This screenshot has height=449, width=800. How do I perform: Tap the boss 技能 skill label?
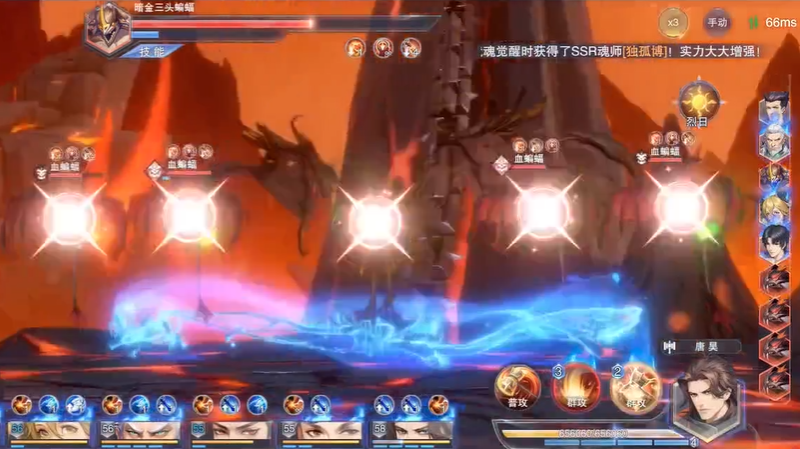[x=152, y=50]
